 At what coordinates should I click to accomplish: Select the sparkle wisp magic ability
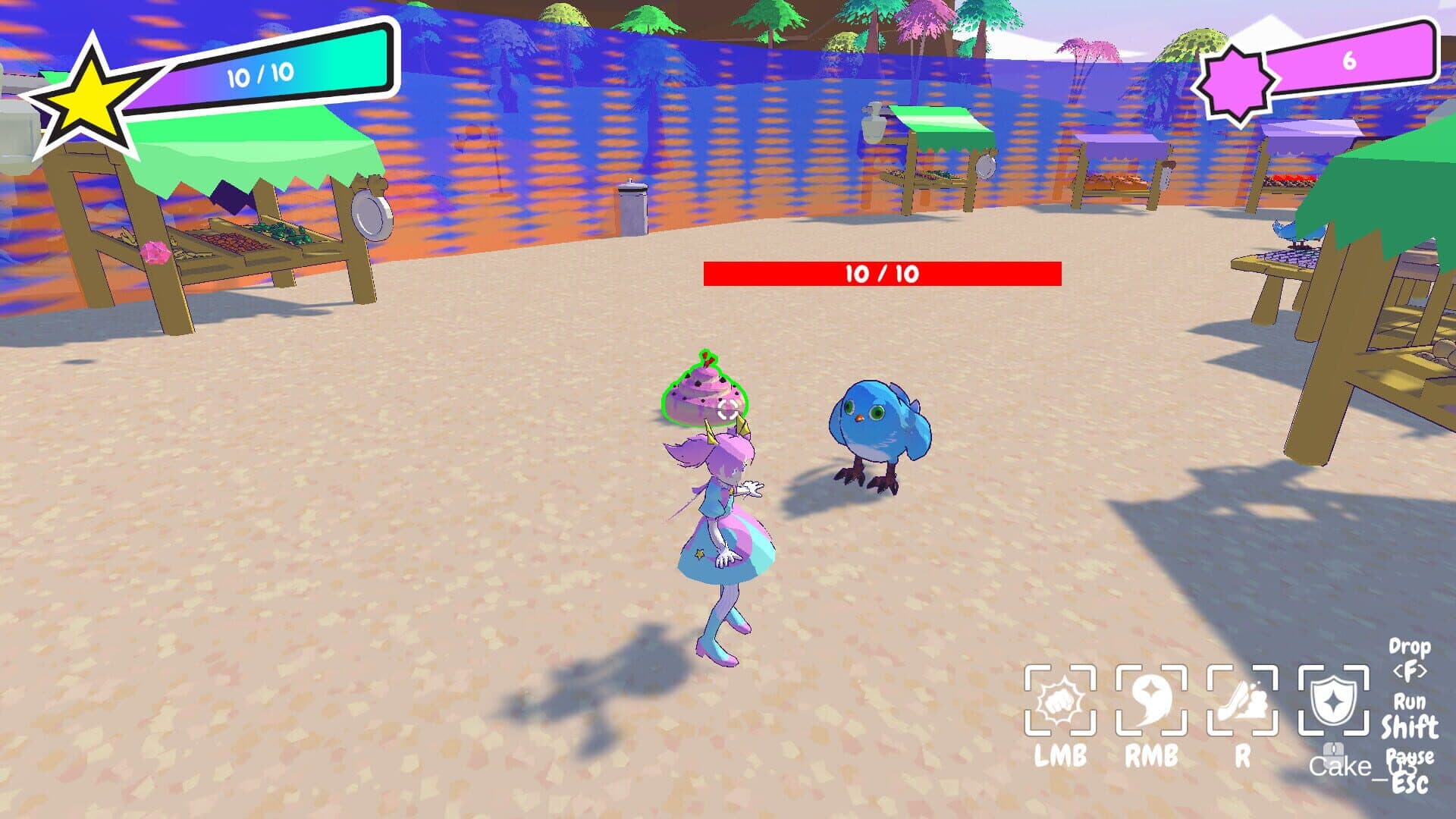click(x=1150, y=701)
